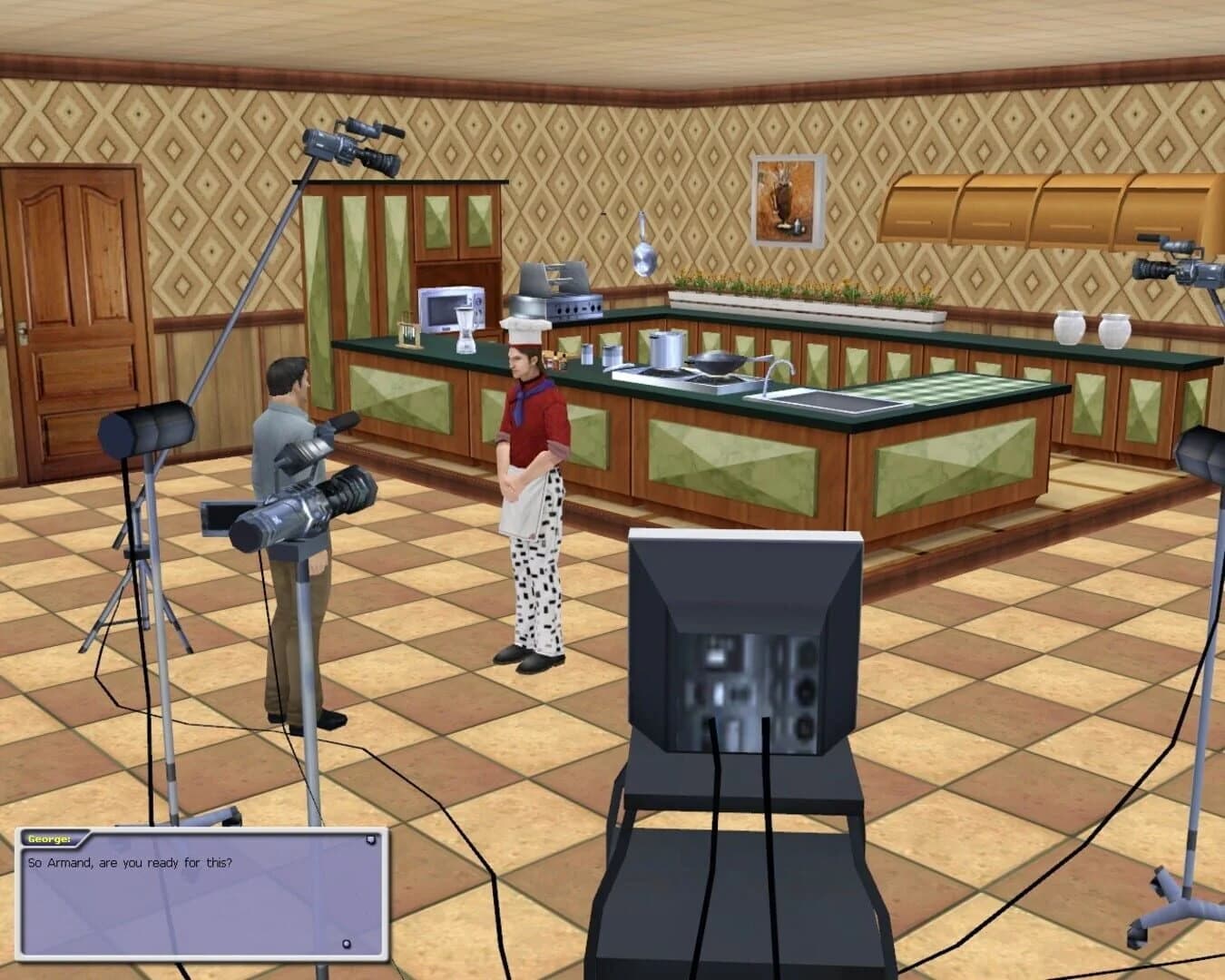
Task: Click the speech bubble icon on the dialog box
Action: point(370,838)
